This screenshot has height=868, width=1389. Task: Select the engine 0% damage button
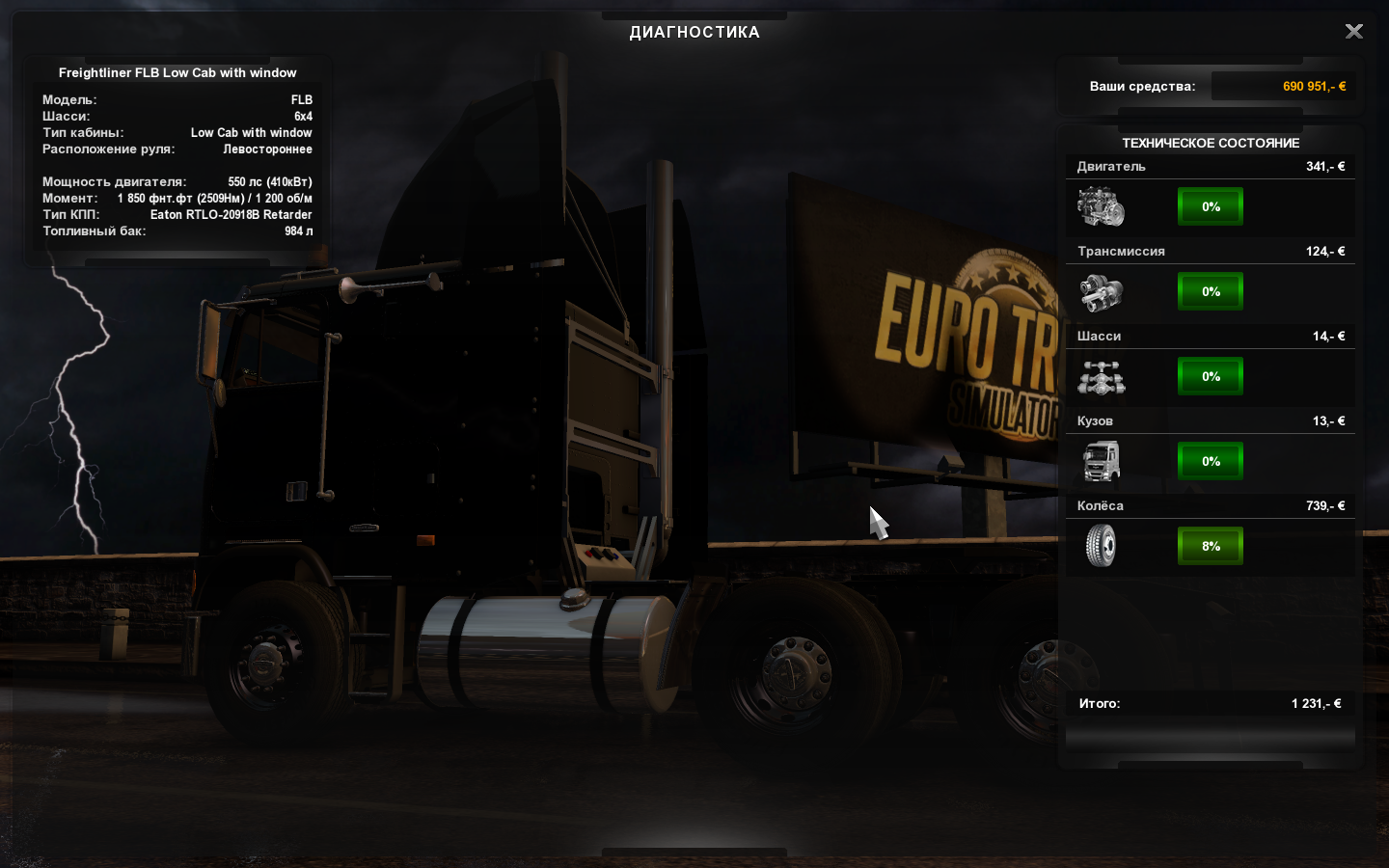pyautogui.click(x=1211, y=206)
